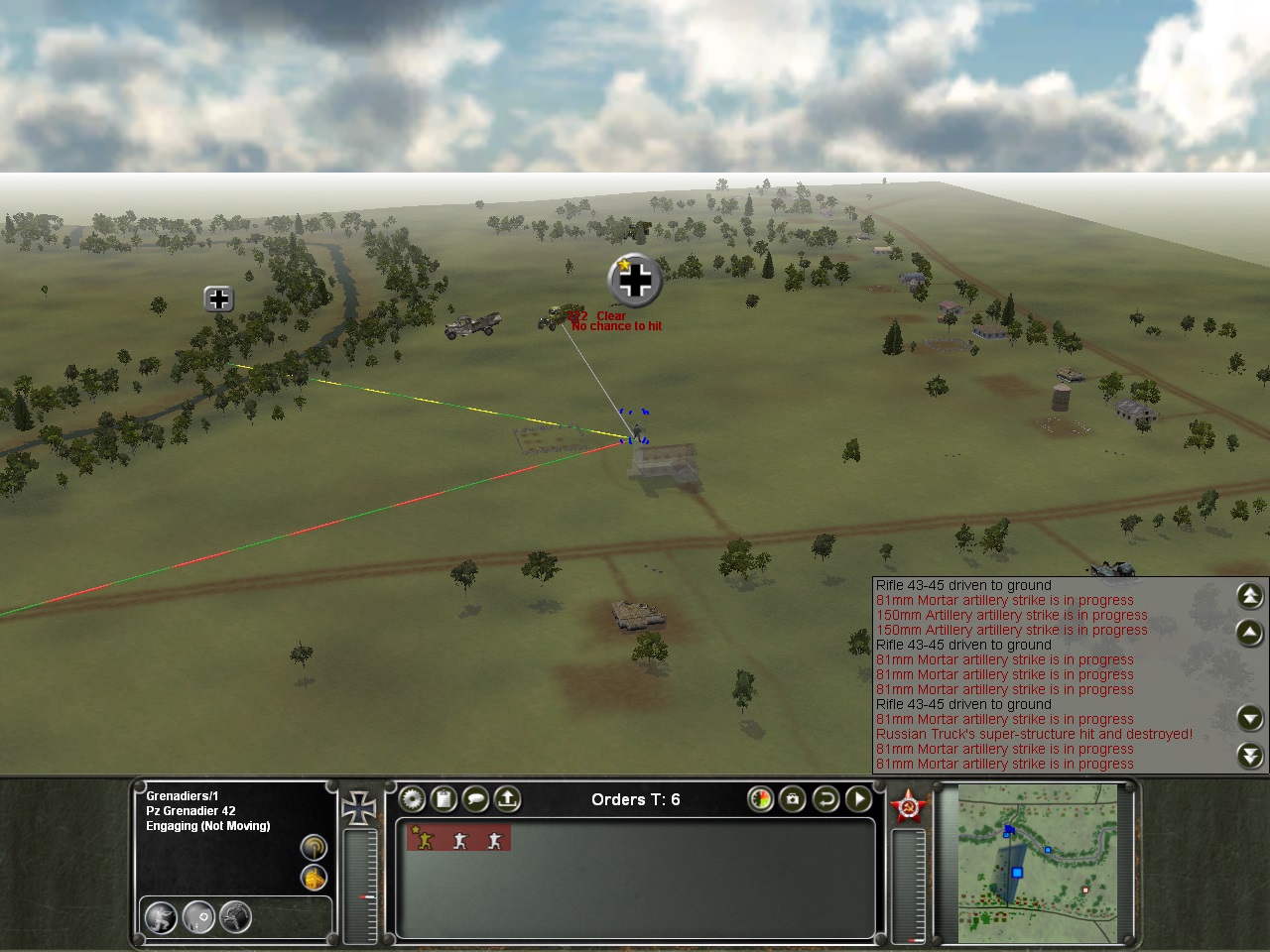Select the large starred German cross unit marker
Viewport: 1270px width, 952px height.
pyautogui.click(x=635, y=281)
